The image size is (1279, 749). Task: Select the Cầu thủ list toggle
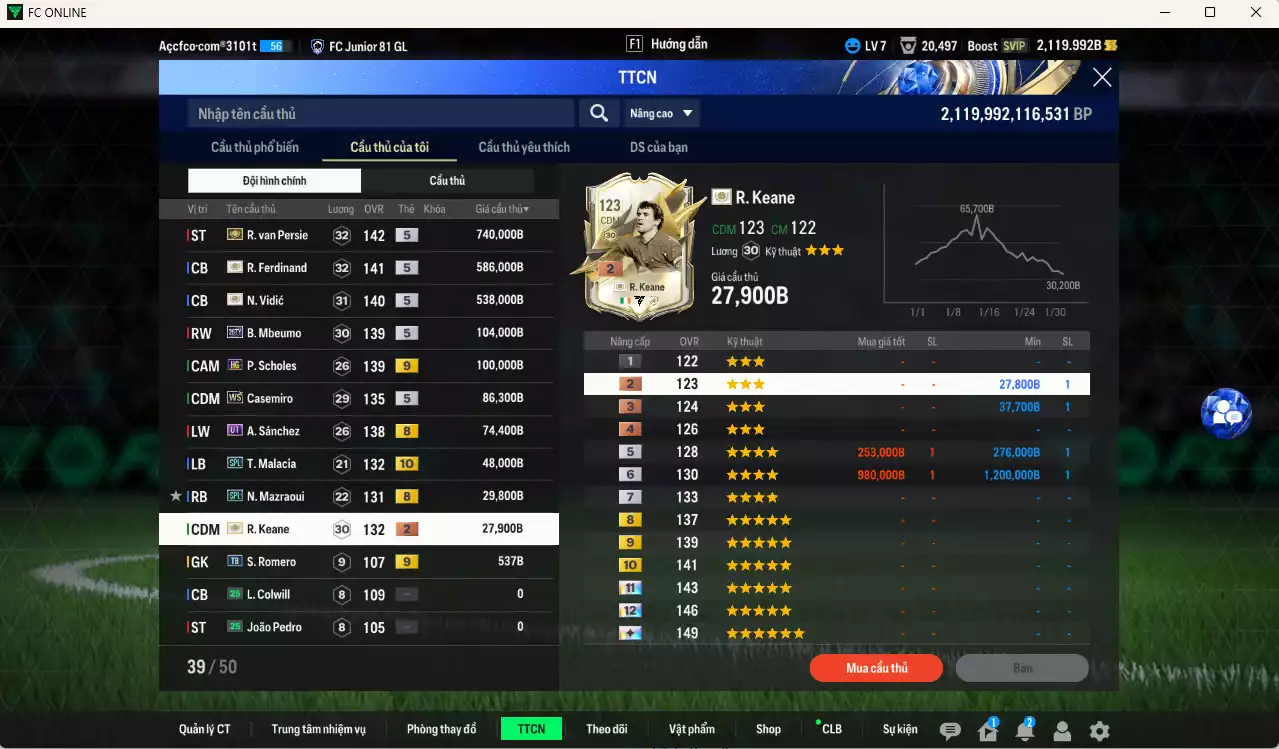tap(447, 181)
